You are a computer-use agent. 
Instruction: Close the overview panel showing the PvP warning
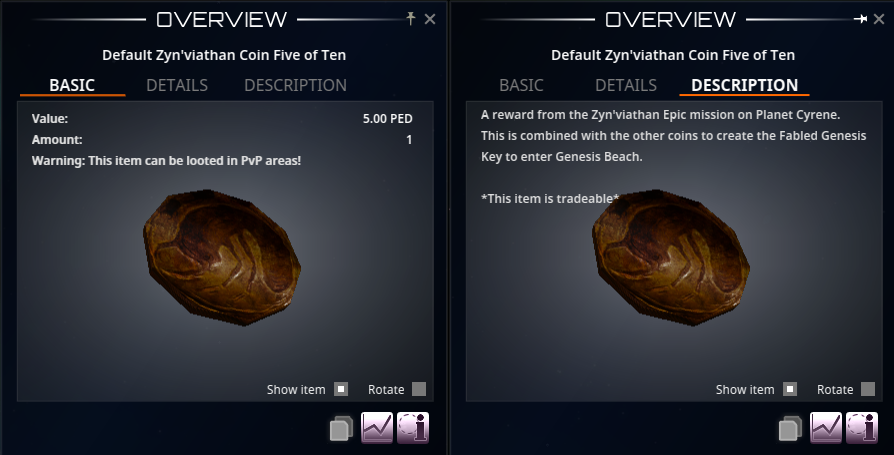430,19
